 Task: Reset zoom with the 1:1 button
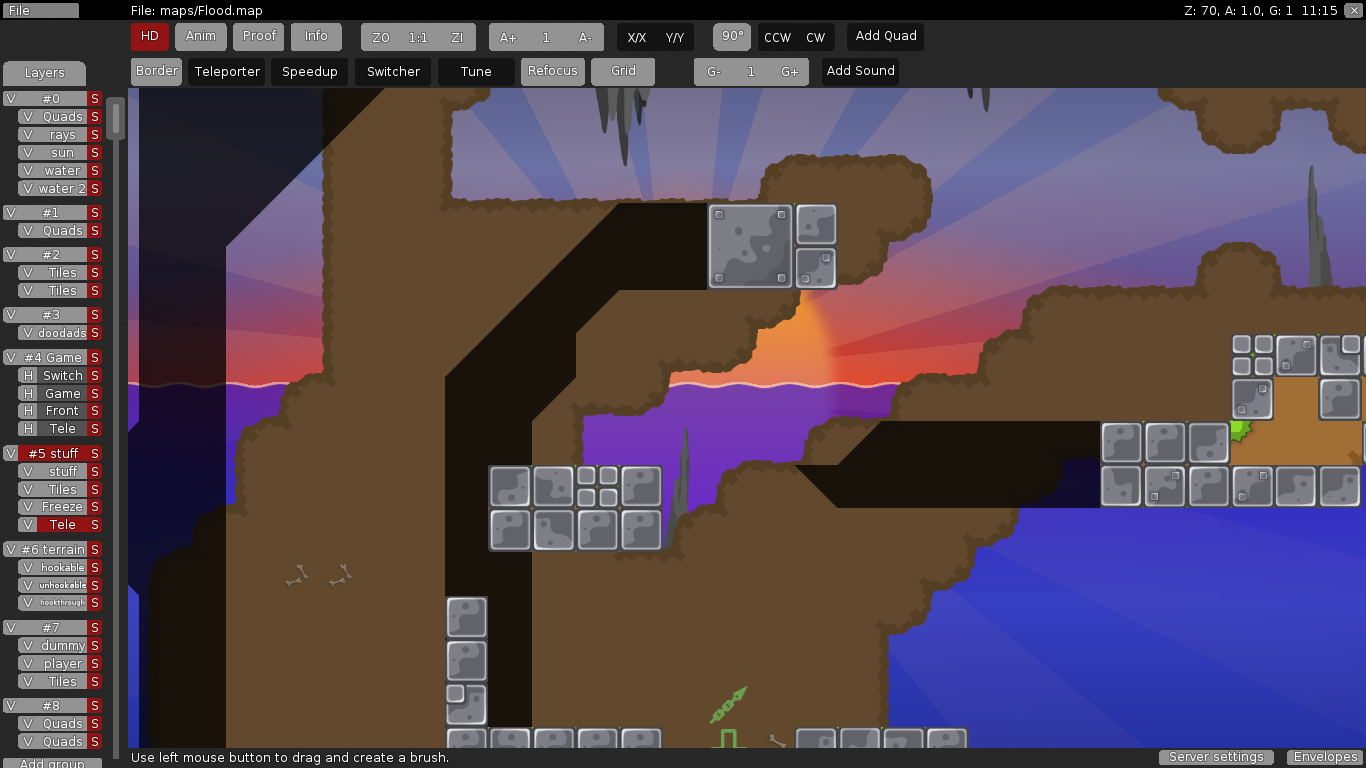tap(418, 36)
